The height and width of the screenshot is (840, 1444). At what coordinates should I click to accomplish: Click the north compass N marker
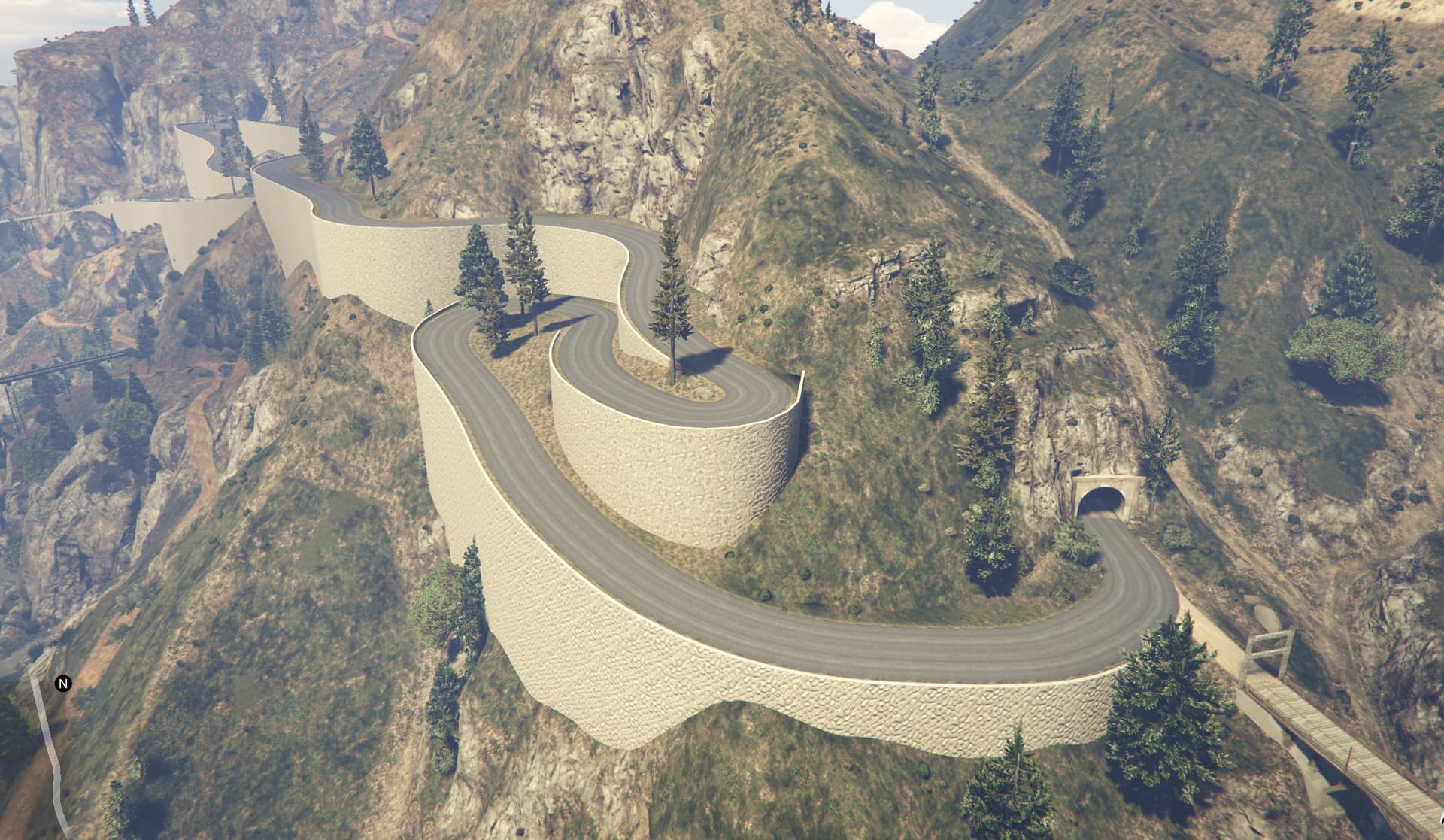pyautogui.click(x=64, y=684)
